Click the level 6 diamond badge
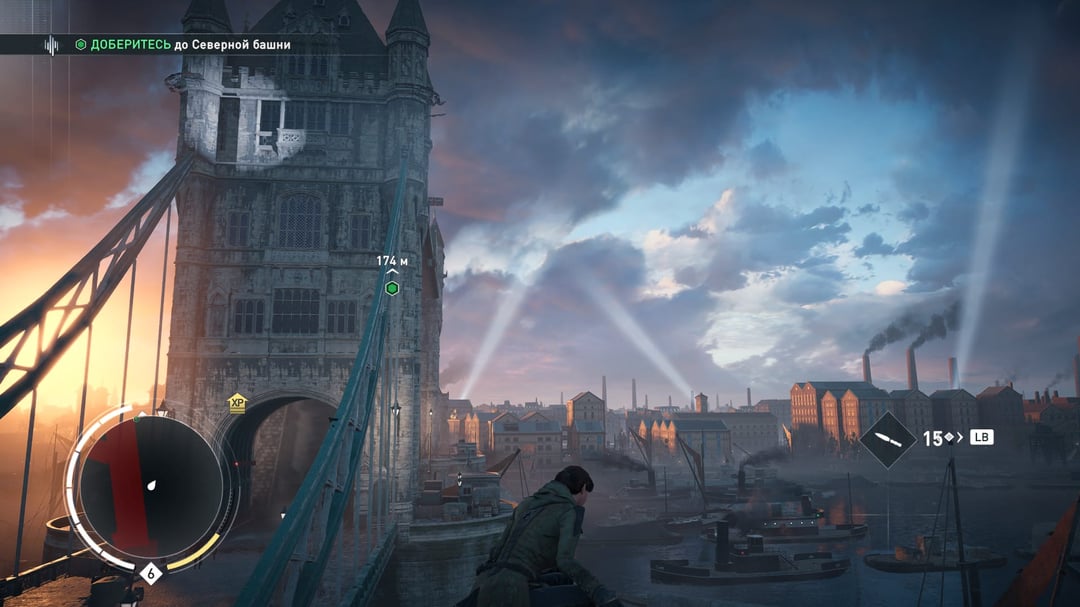The height and width of the screenshot is (607, 1080). click(151, 574)
